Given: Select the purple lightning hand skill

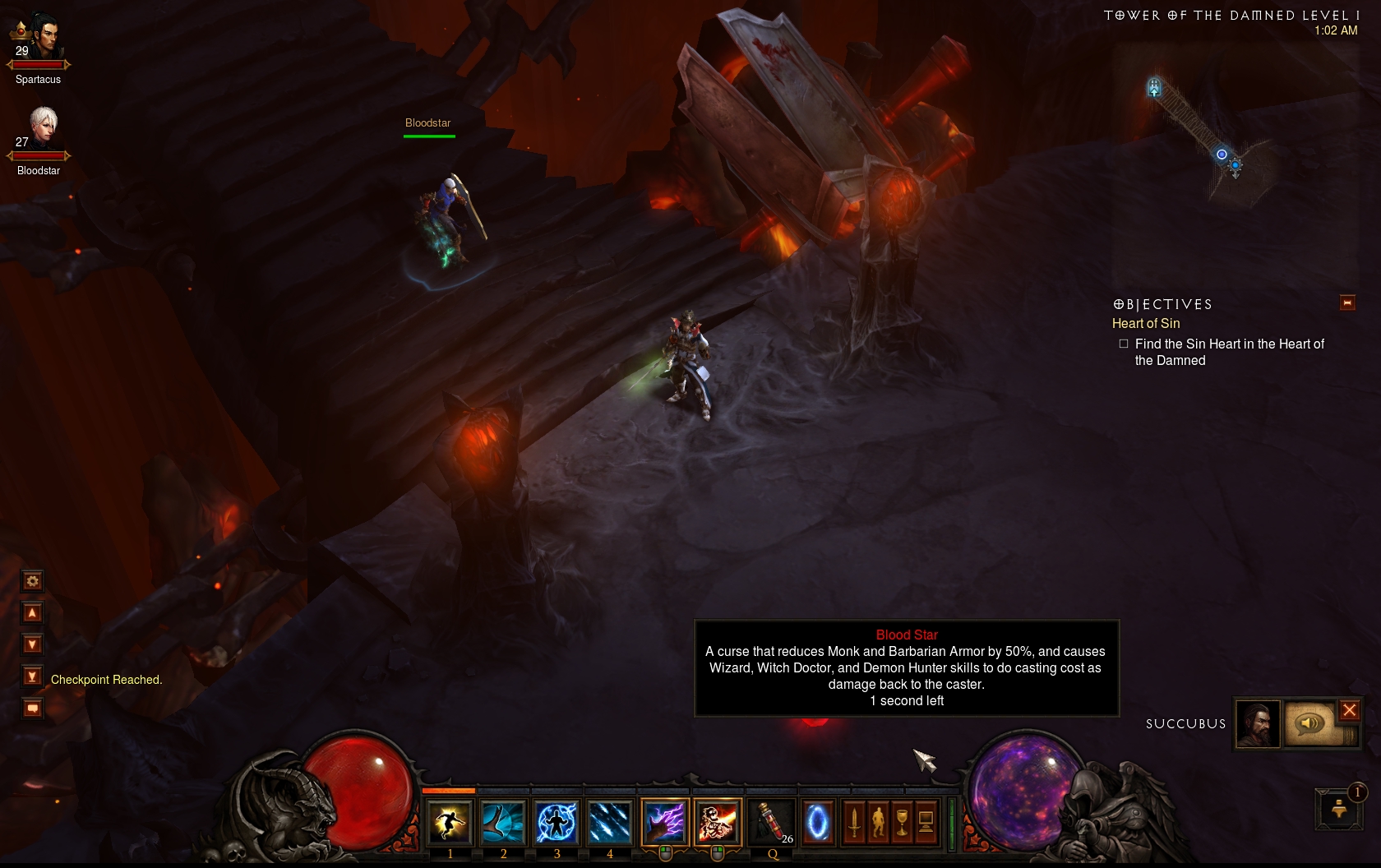Looking at the screenshot, I should click(x=664, y=822).
